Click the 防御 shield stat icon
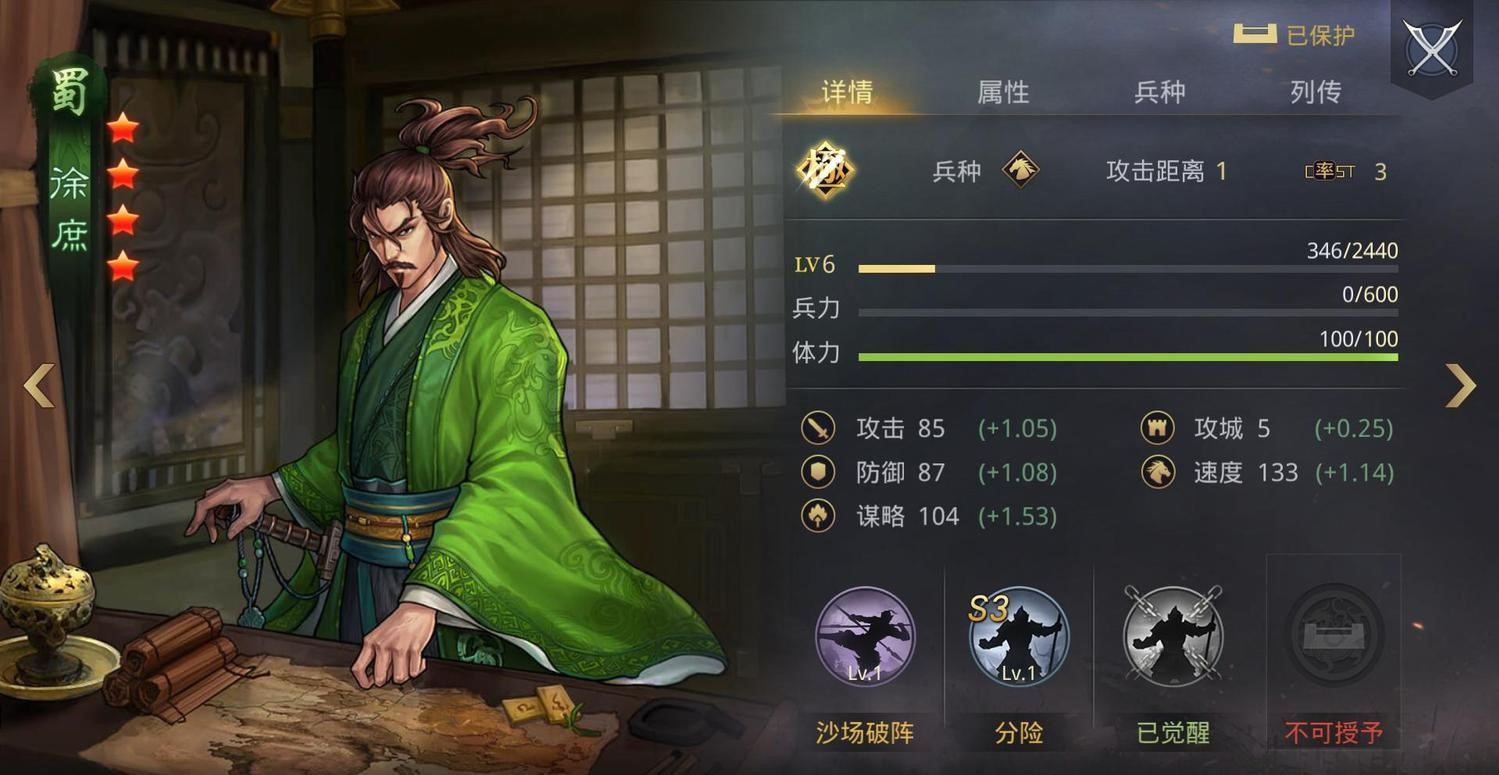The width and height of the screenshot is (1499, 775). [818, 472]
